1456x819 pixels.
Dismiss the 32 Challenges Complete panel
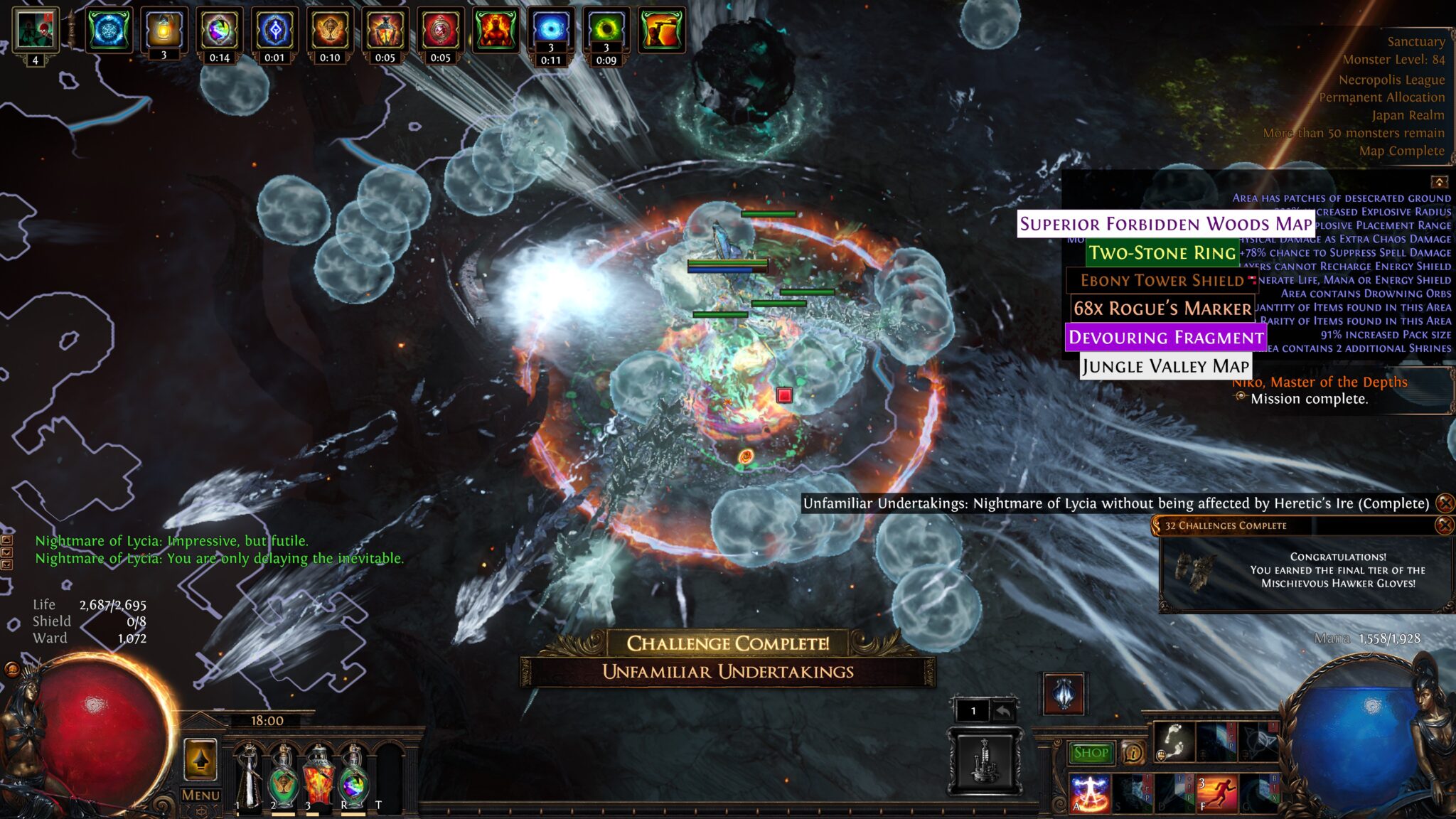pos(1444,525)
